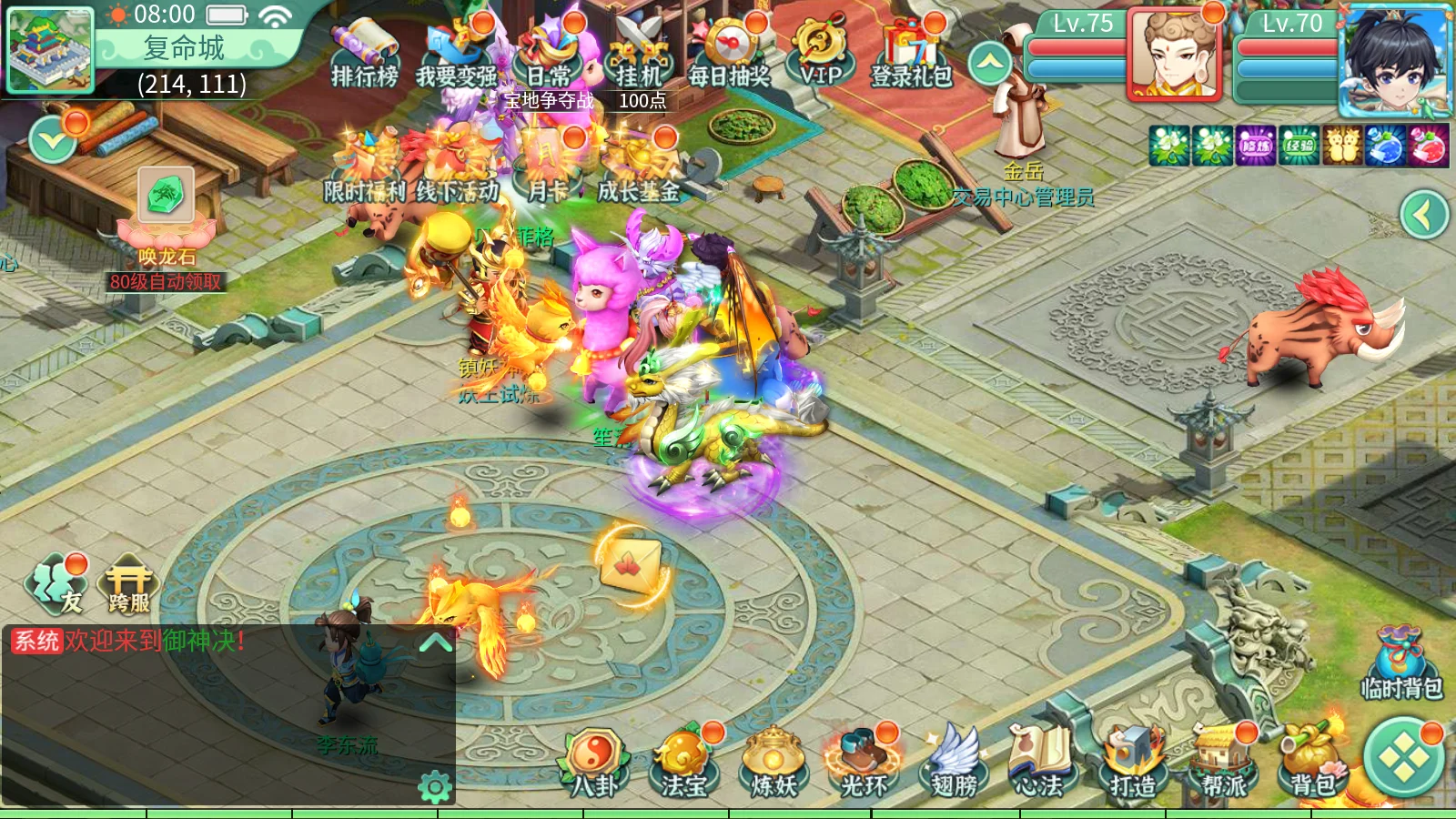
Task: Open the 月卡 monthly card
Action: tap(548, 168)
